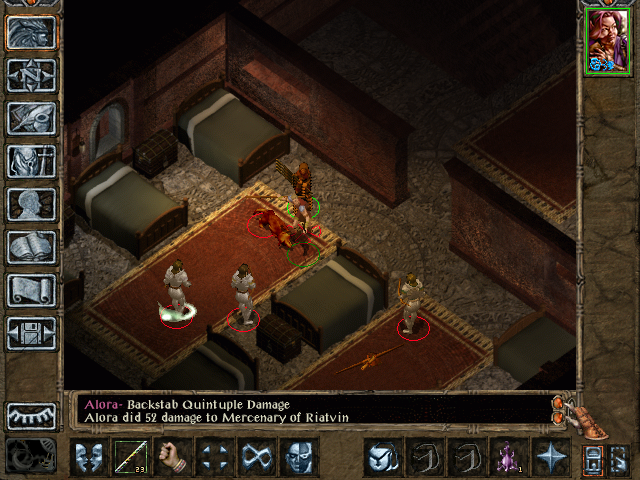640x480 pixels.
Task: Open special abilities with the star icon
Action: [x=550, y=458]
